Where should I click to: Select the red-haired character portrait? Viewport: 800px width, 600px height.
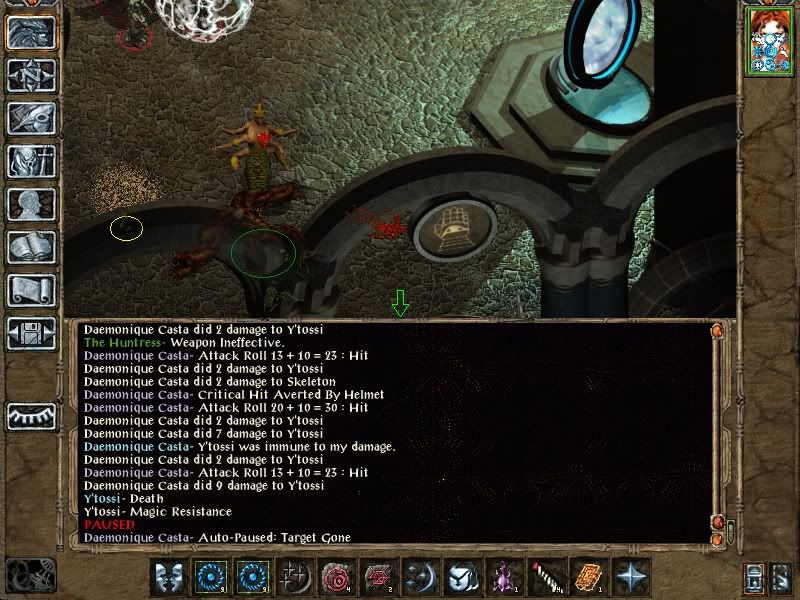(768, 44)
